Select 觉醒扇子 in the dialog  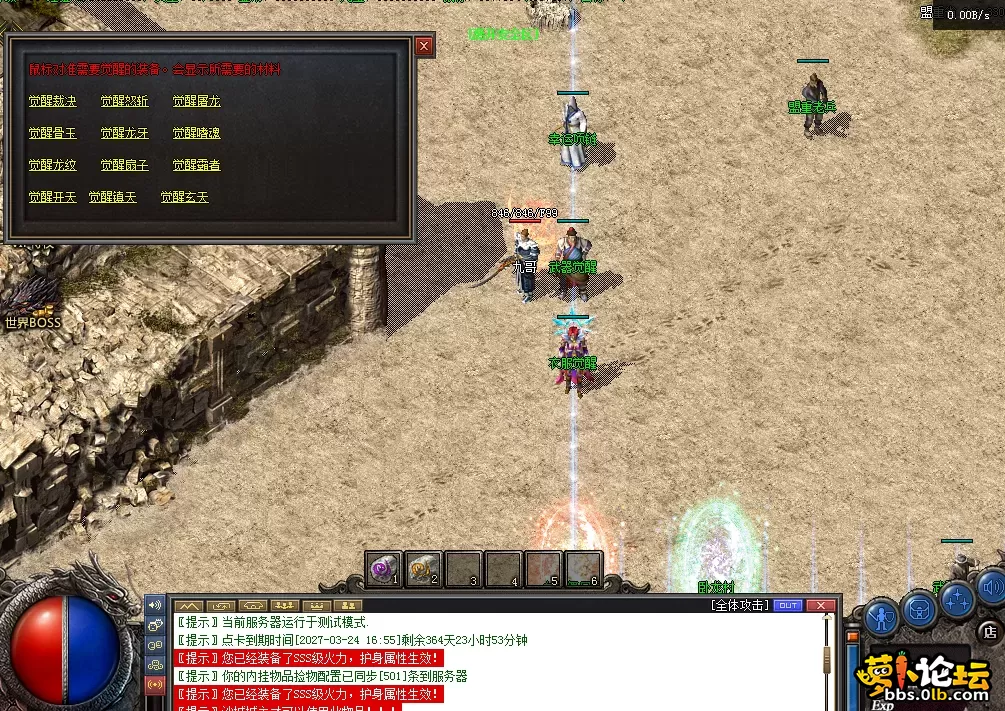[x=124, y=165]
